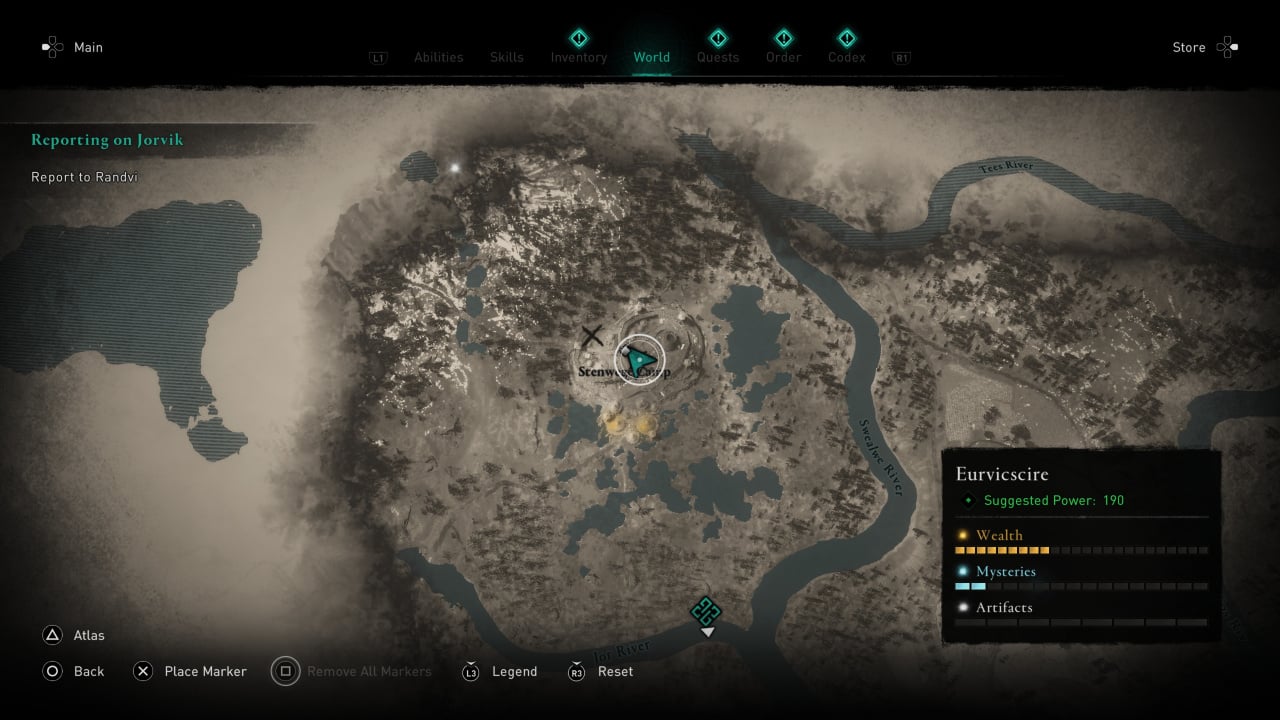Viewport: 1280px width, 720px height.
Task: Select the player arrow at Stenwege Camp
Action: [x=639, y=359]
